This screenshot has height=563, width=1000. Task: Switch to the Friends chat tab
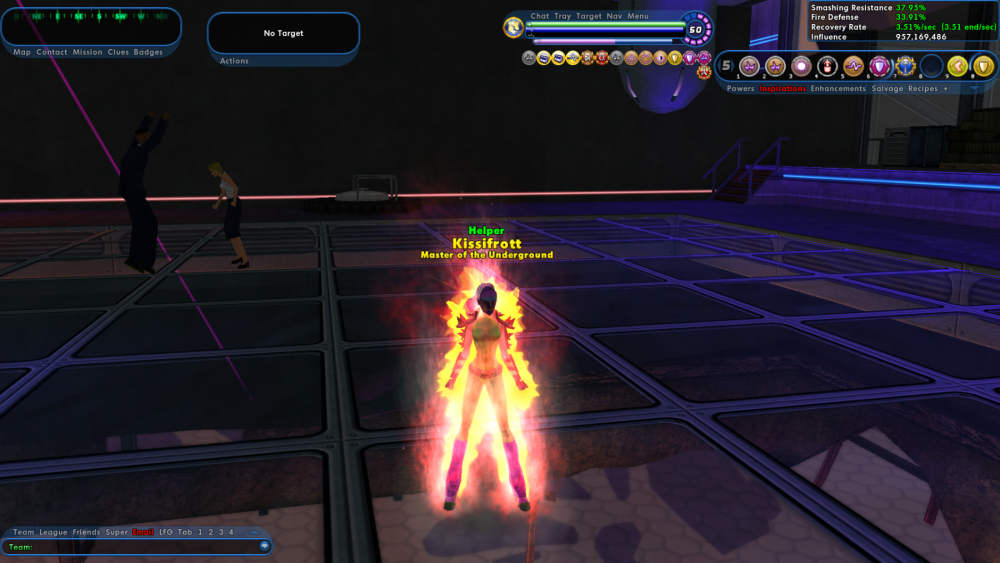[86, 532]
